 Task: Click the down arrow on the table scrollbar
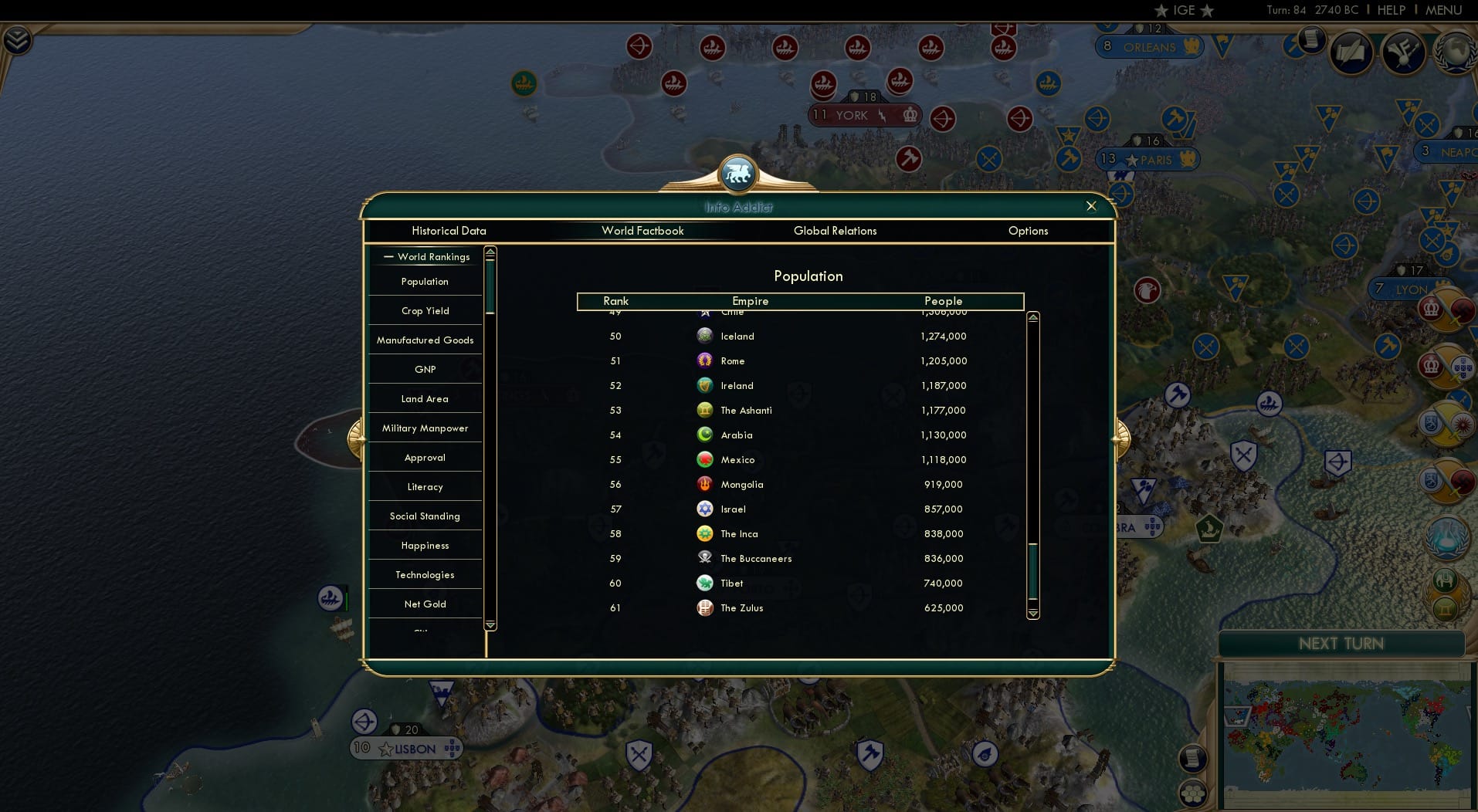[1032, 615]
